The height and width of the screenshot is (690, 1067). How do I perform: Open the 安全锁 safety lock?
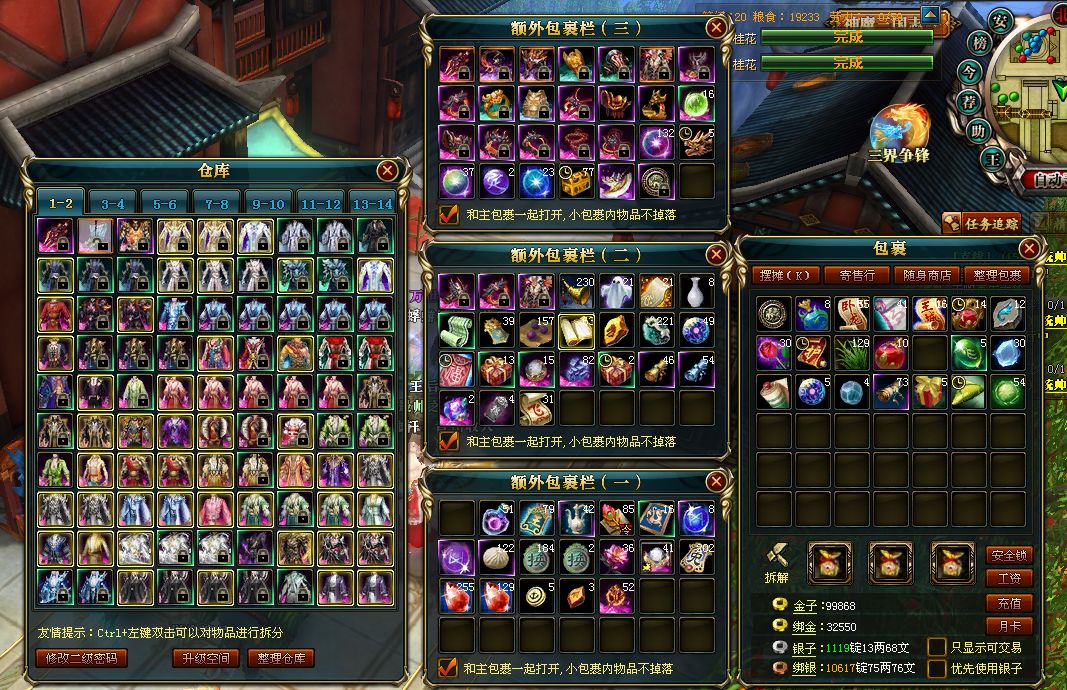[1008, 555]
